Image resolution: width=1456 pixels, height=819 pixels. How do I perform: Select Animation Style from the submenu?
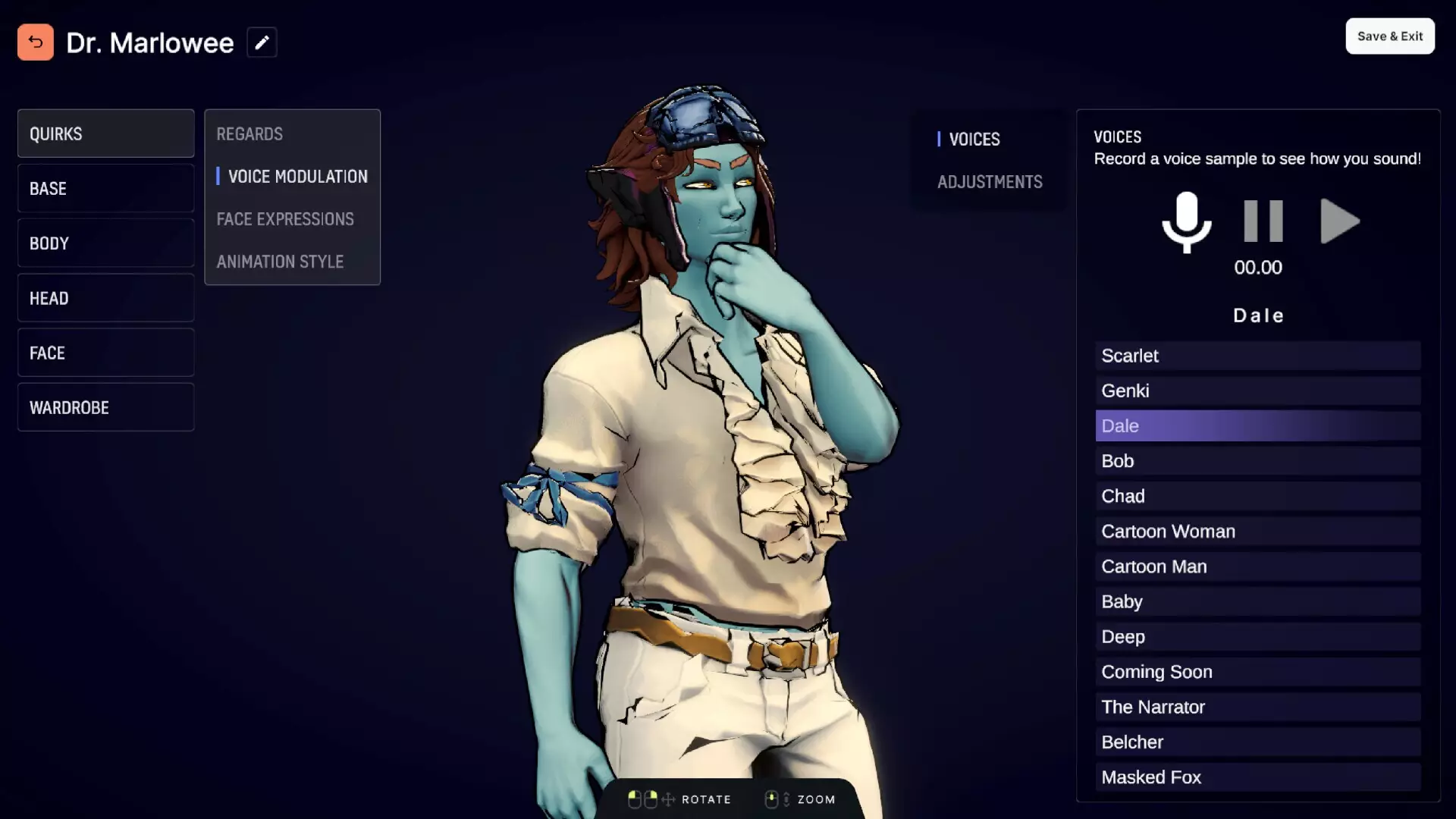pyautogui.click(x=280, y=261)
